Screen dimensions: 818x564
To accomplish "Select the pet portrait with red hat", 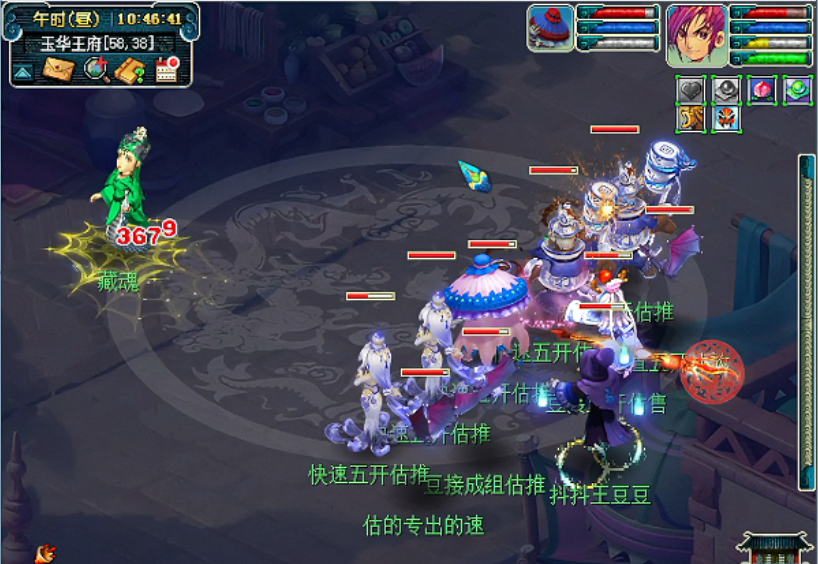I will coord(550,27).
